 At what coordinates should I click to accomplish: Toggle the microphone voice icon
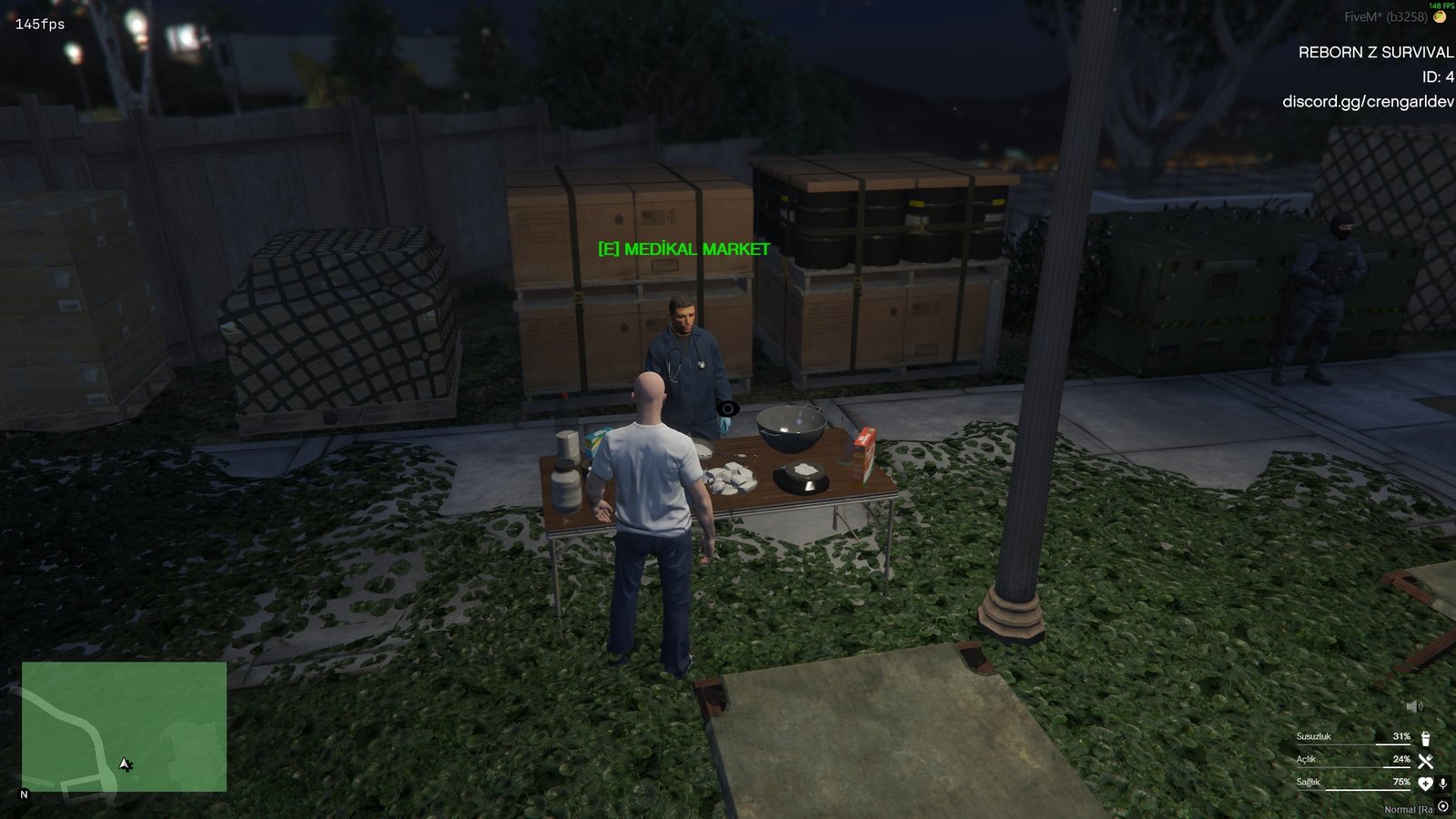1442,784
